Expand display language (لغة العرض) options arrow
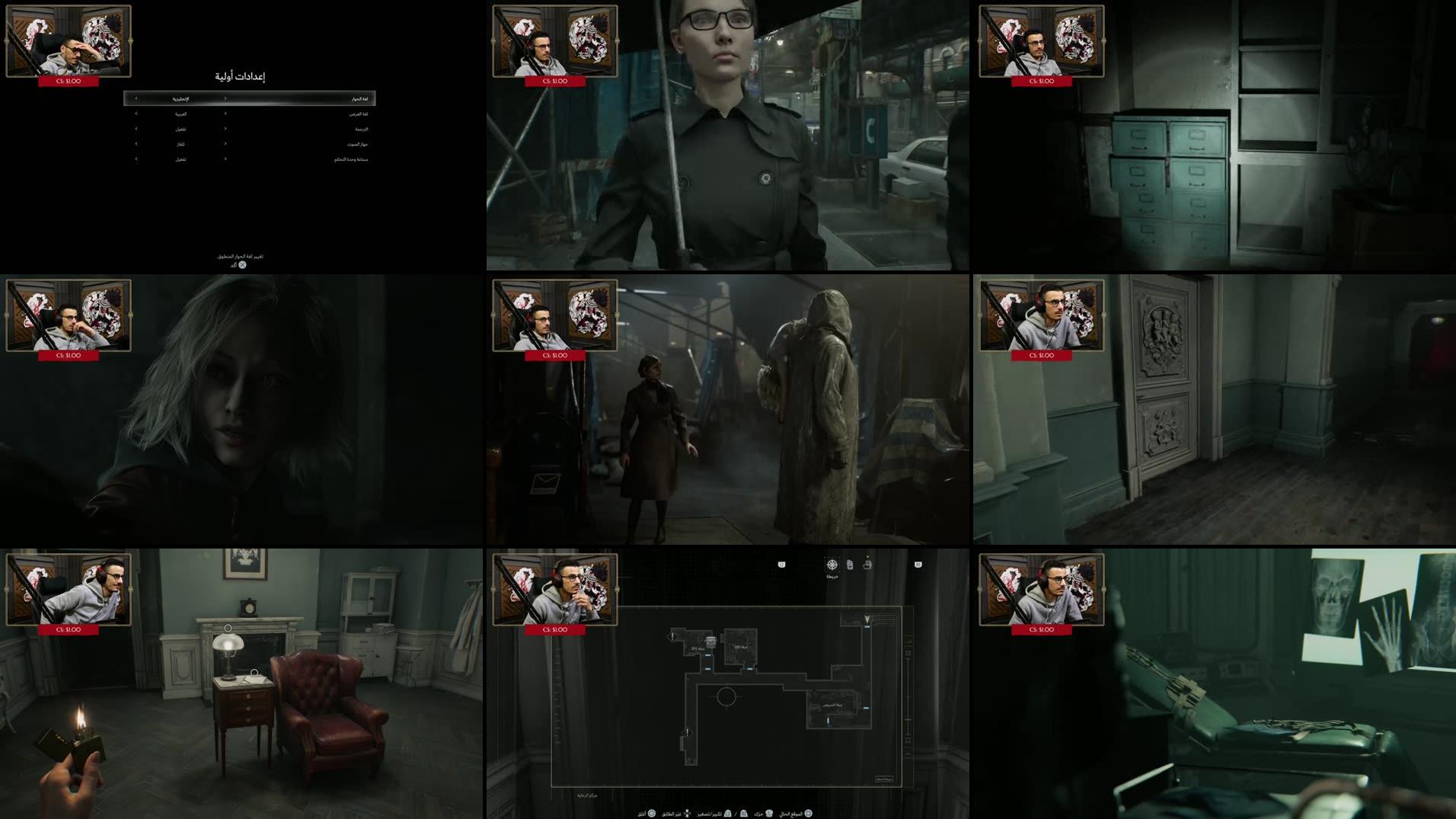This screenshot has width=1456, height=819. 225,114
